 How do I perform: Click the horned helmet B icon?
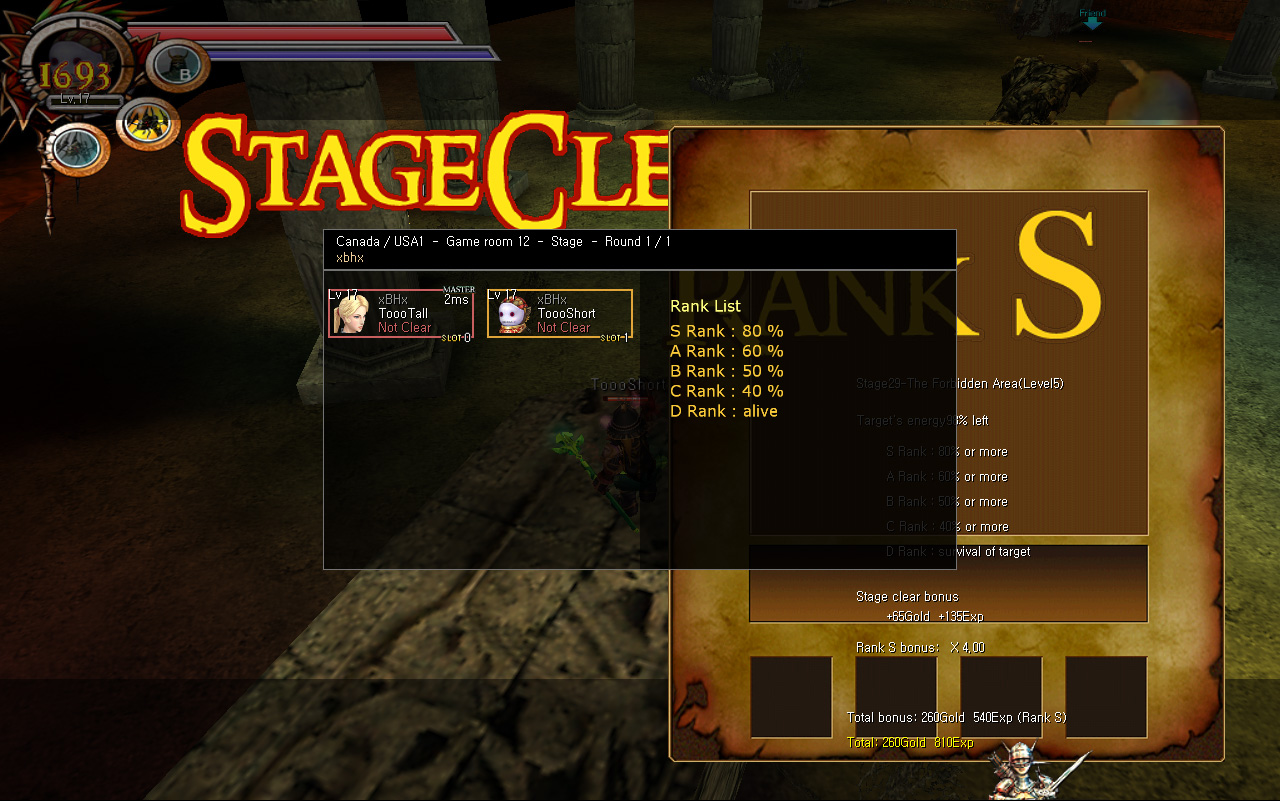coord(180,65)
